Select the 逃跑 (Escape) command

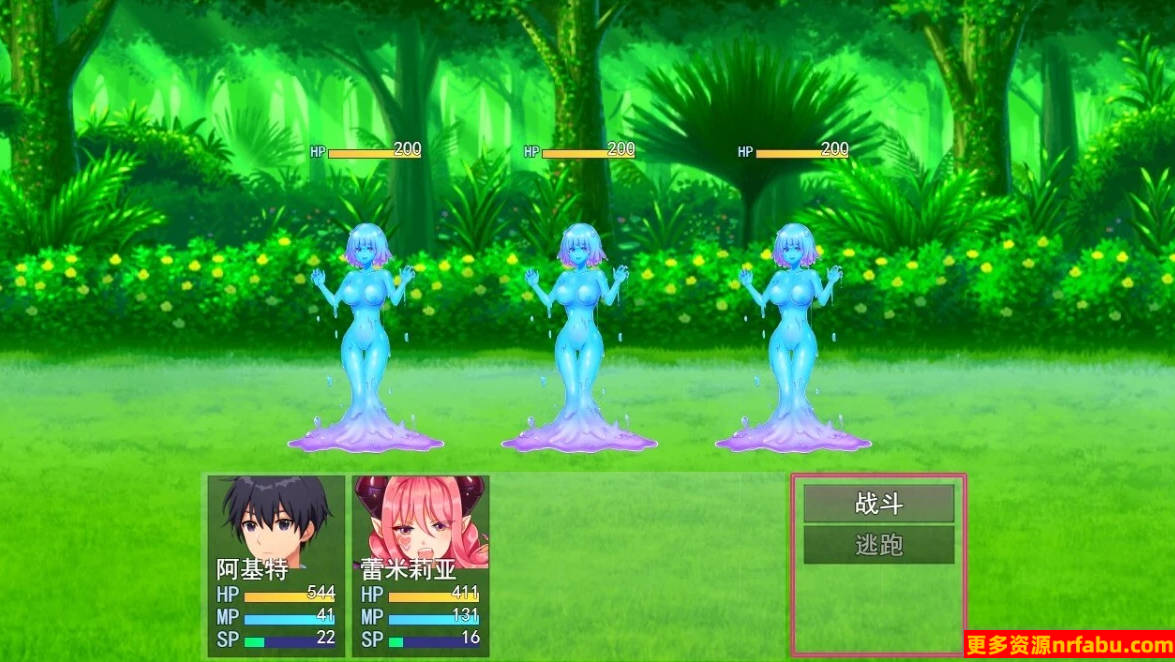(878, 545)
